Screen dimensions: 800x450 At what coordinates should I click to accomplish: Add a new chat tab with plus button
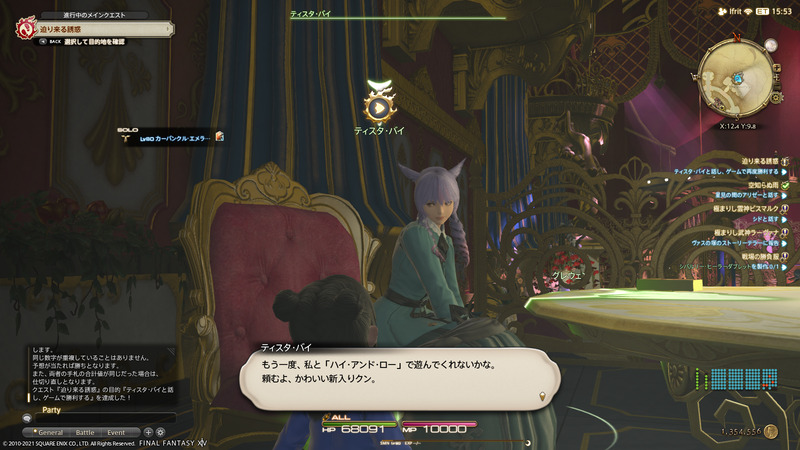(148, 432)
